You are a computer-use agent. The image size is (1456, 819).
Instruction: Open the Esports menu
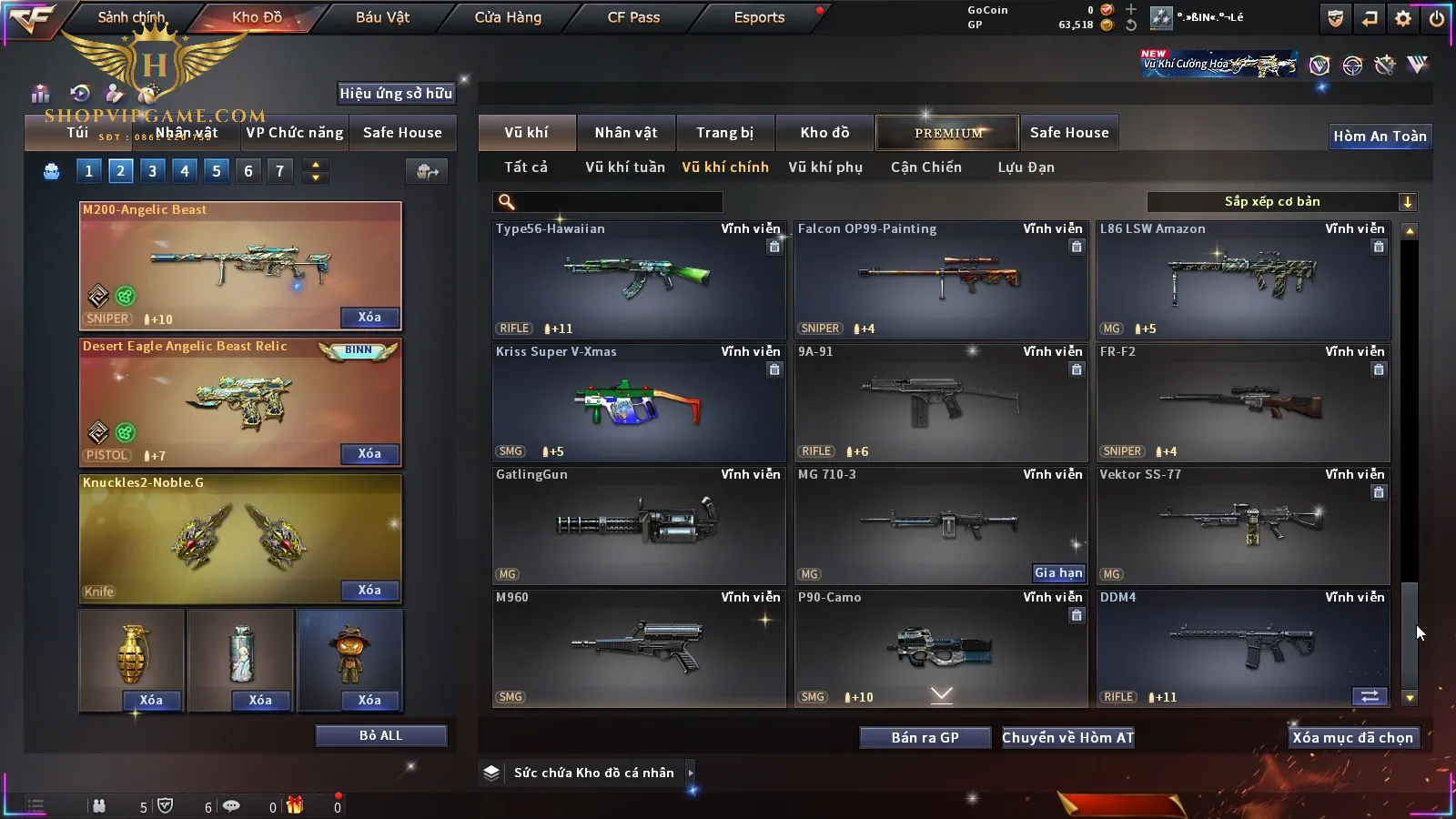point(759,17)
